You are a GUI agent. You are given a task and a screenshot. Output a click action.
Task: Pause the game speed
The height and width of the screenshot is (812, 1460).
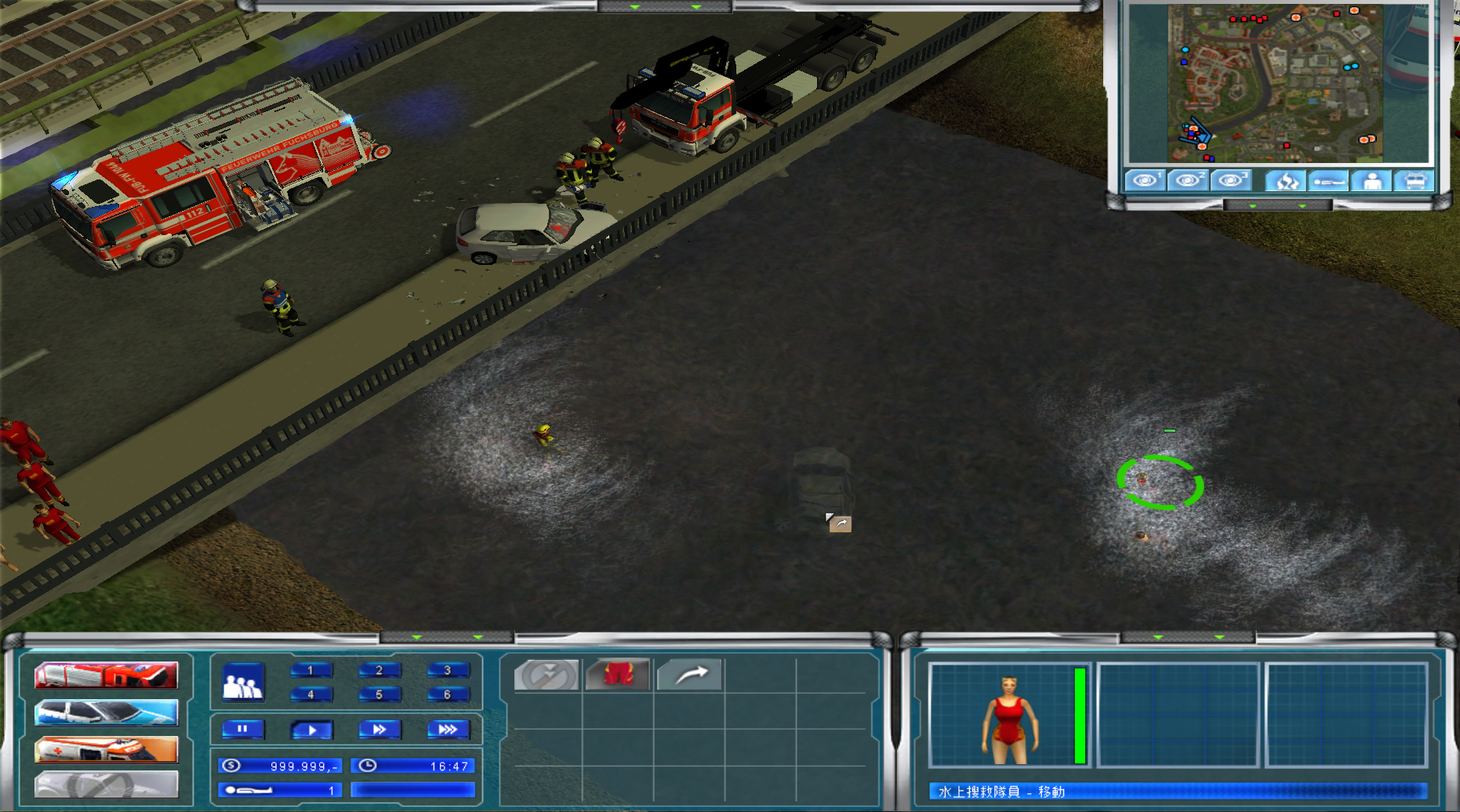[x=242, y=730]
